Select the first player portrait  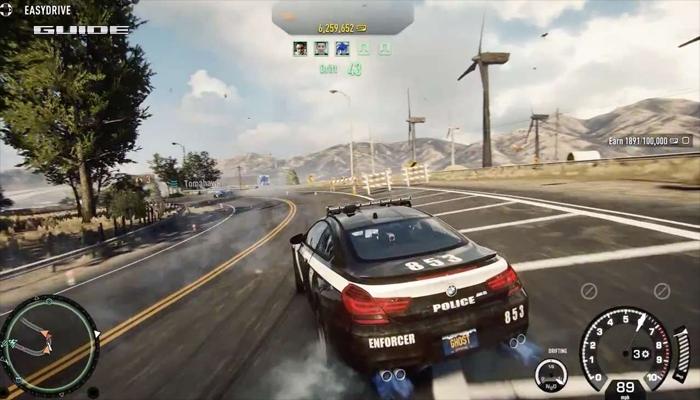point(300,48)
